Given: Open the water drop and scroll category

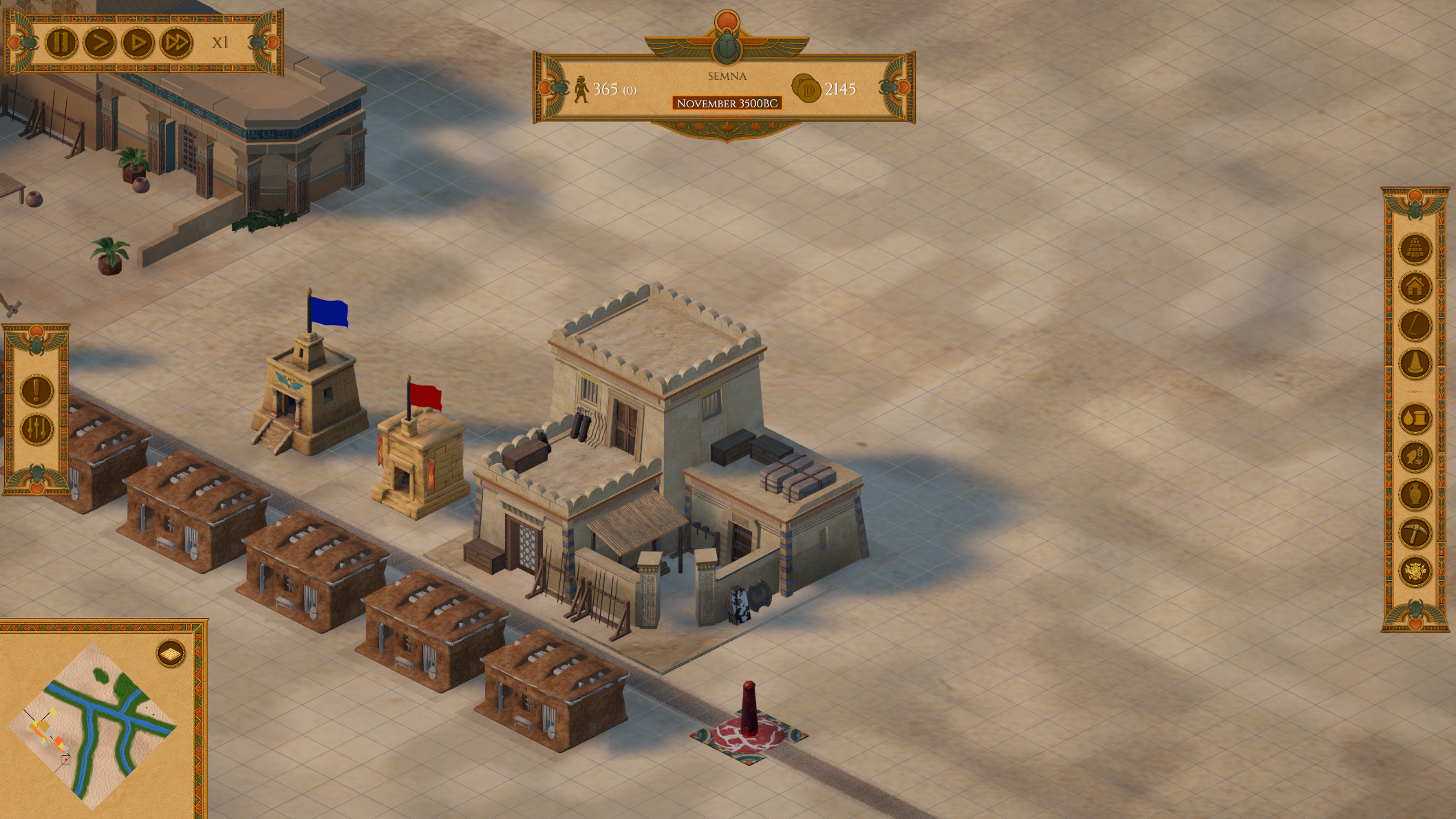Looking at the screenshot, I should [x=1415, y=418].
